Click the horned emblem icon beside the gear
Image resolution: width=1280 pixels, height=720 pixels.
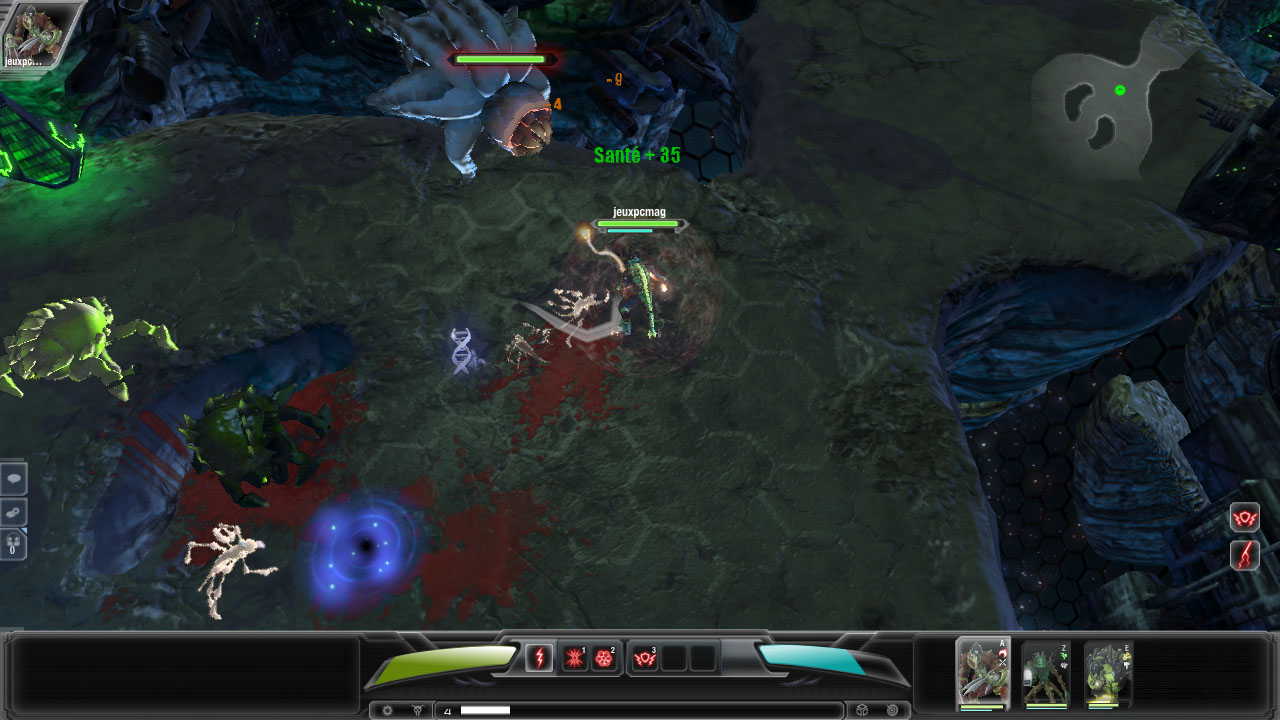click(417, 711)
